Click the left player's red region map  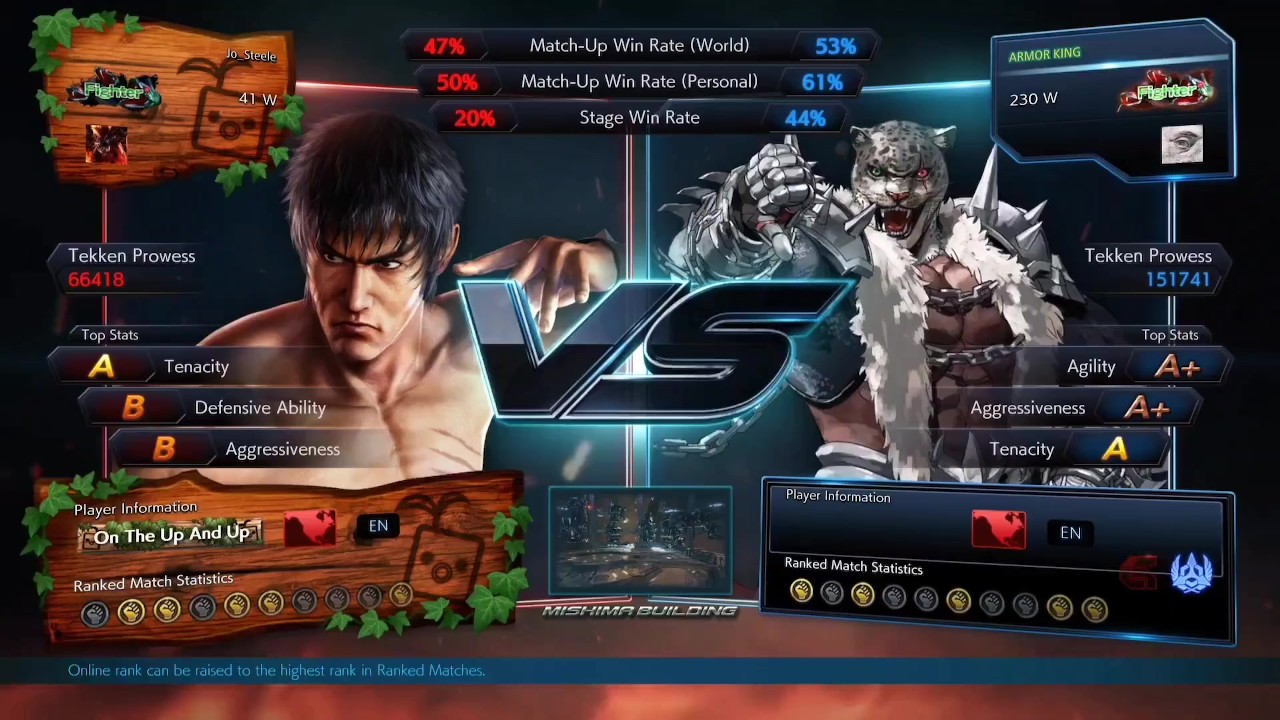click(310, 528)
